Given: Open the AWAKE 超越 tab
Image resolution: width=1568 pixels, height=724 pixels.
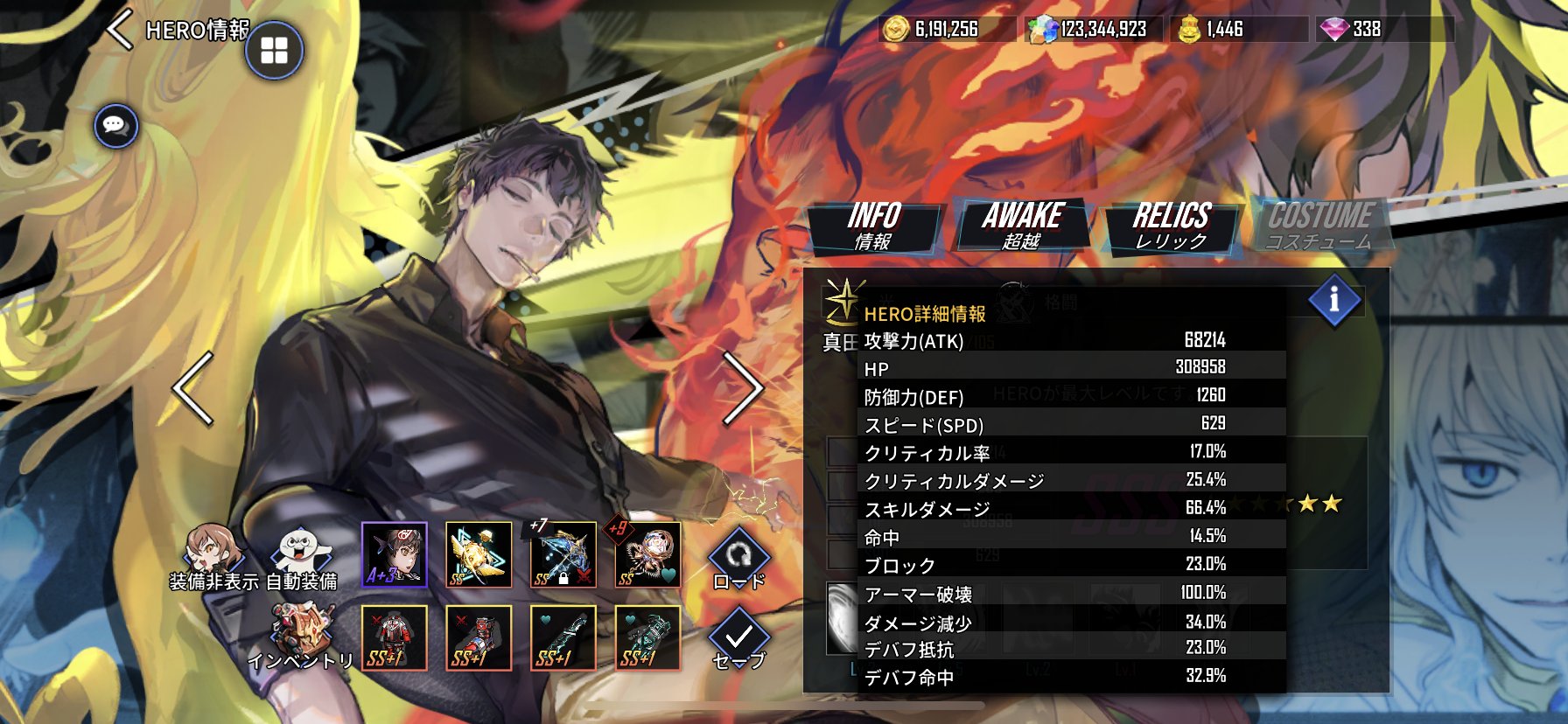Looking at the screenshot, I should [1022, 226].
